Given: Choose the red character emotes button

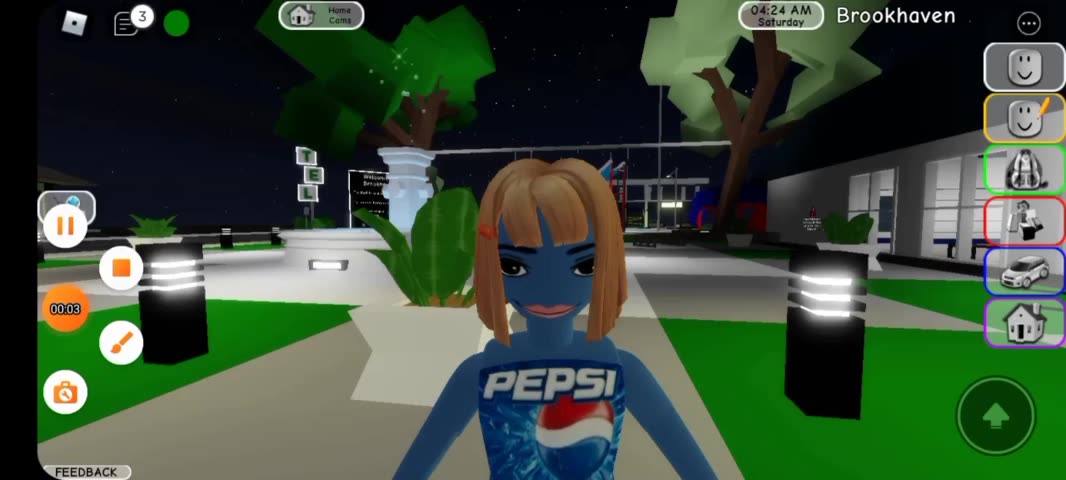Looking at the screenshot, I should click(1023, 220).
